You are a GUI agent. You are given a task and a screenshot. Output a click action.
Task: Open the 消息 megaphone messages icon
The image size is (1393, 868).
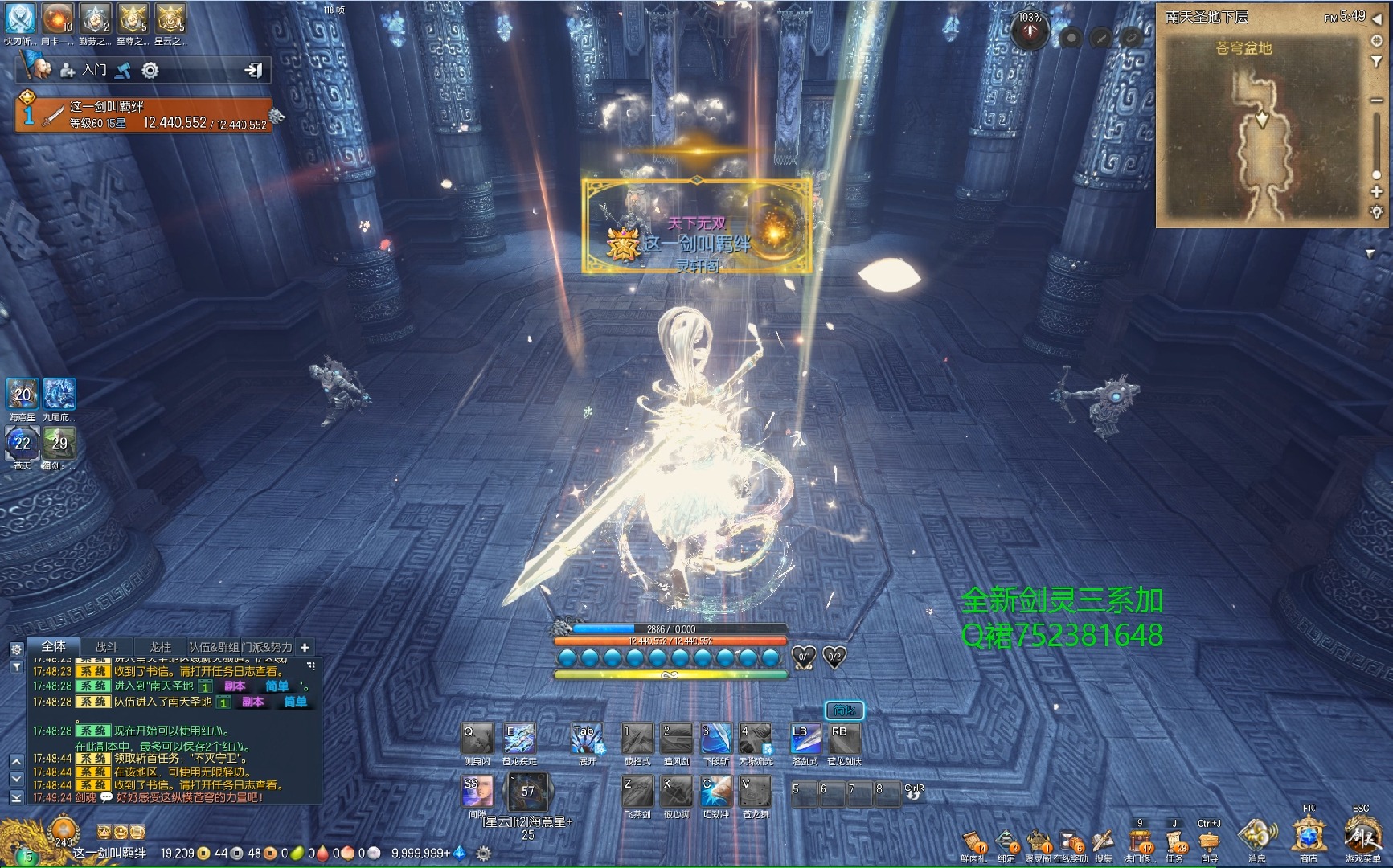(x=1256, y=837)
